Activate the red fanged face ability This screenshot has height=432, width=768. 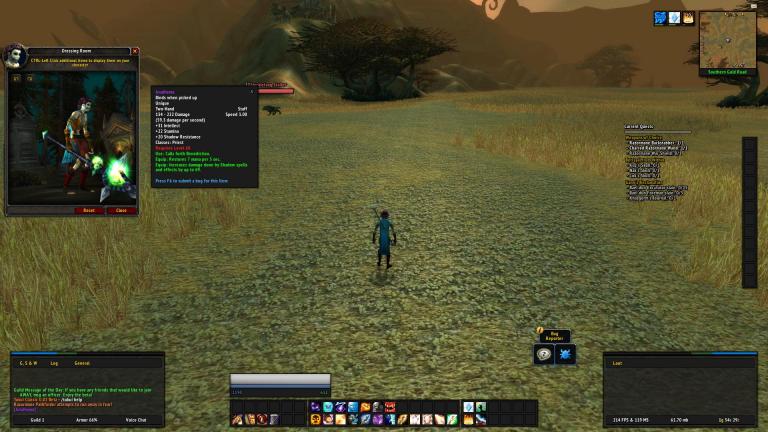pos(390,407)
